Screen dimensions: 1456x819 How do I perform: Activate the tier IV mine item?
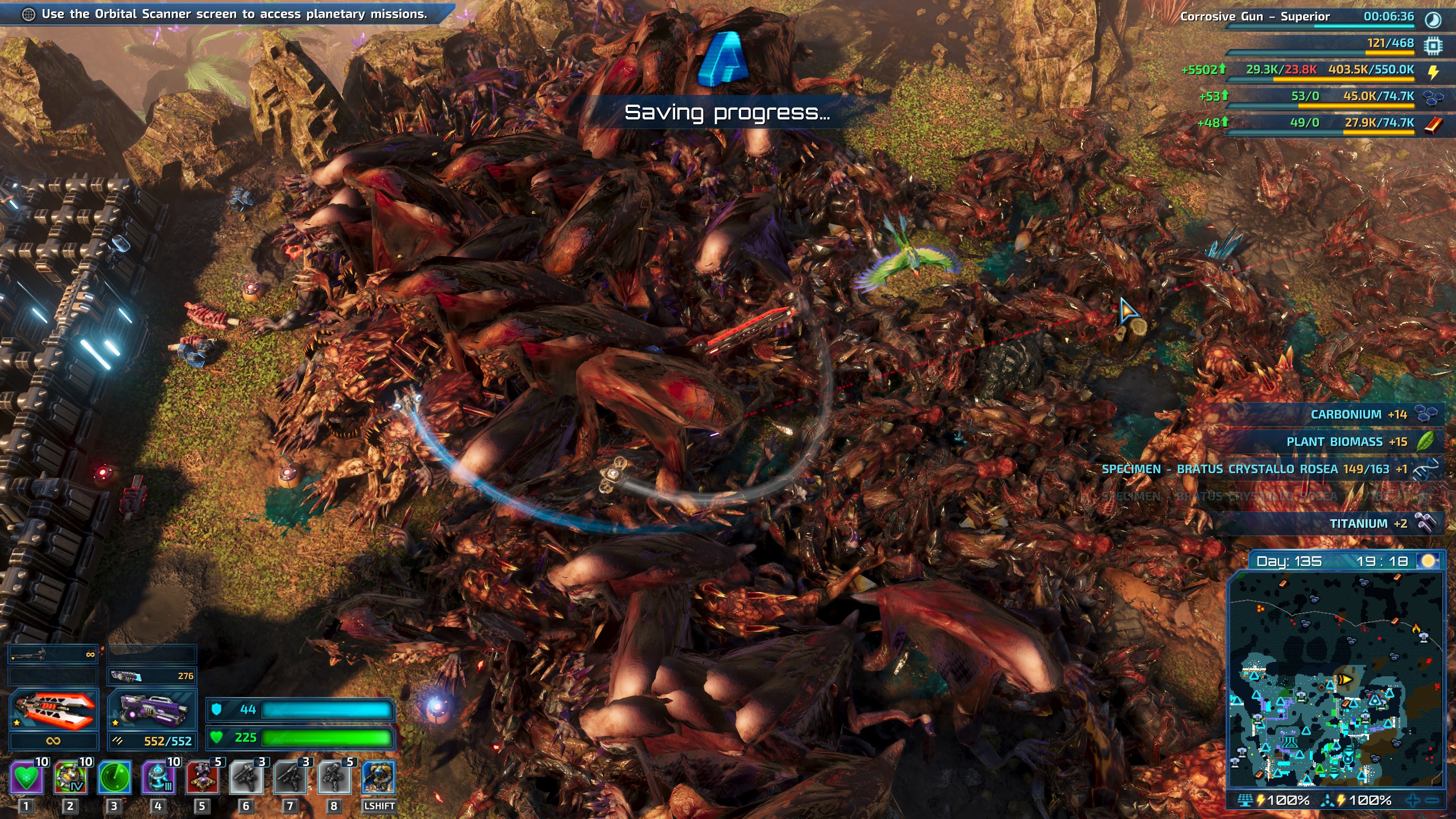tap(71, 777)
